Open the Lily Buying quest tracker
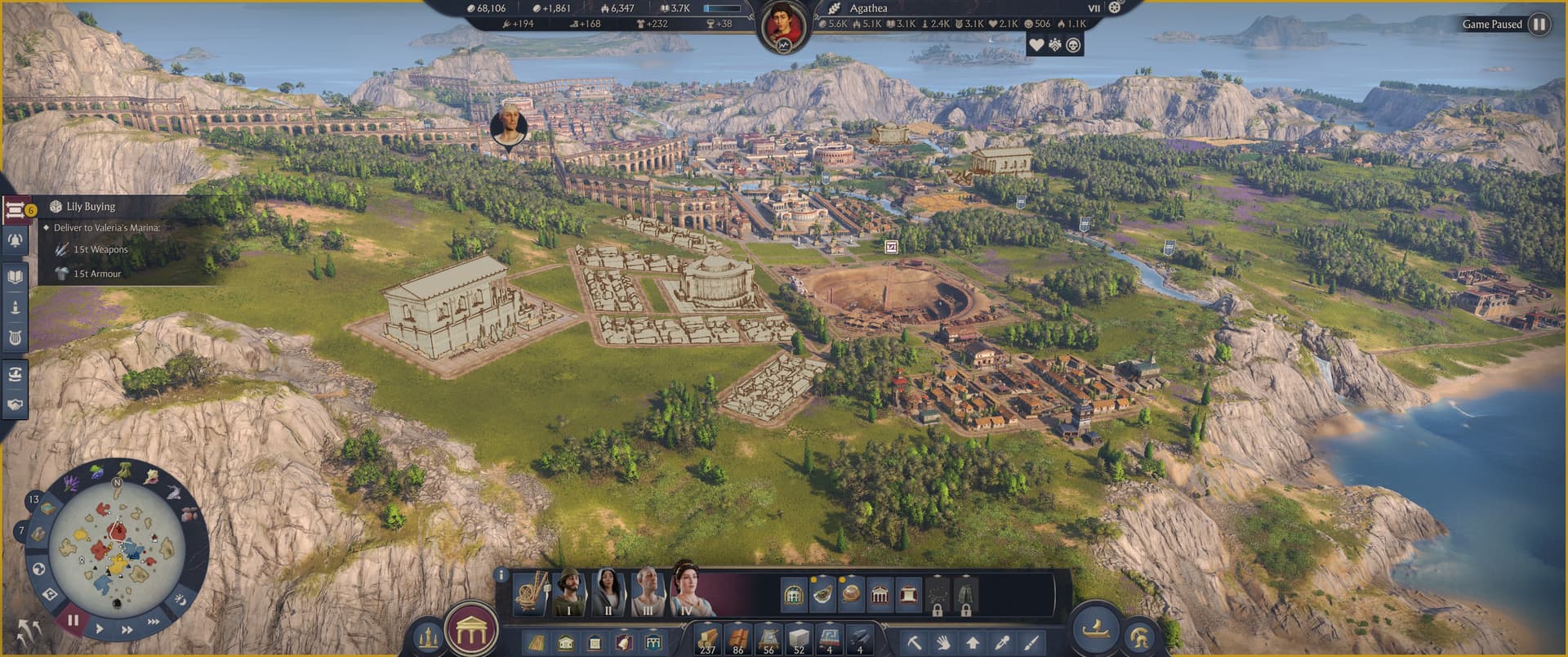This screenshot has width=1568, height=657. 90,207
